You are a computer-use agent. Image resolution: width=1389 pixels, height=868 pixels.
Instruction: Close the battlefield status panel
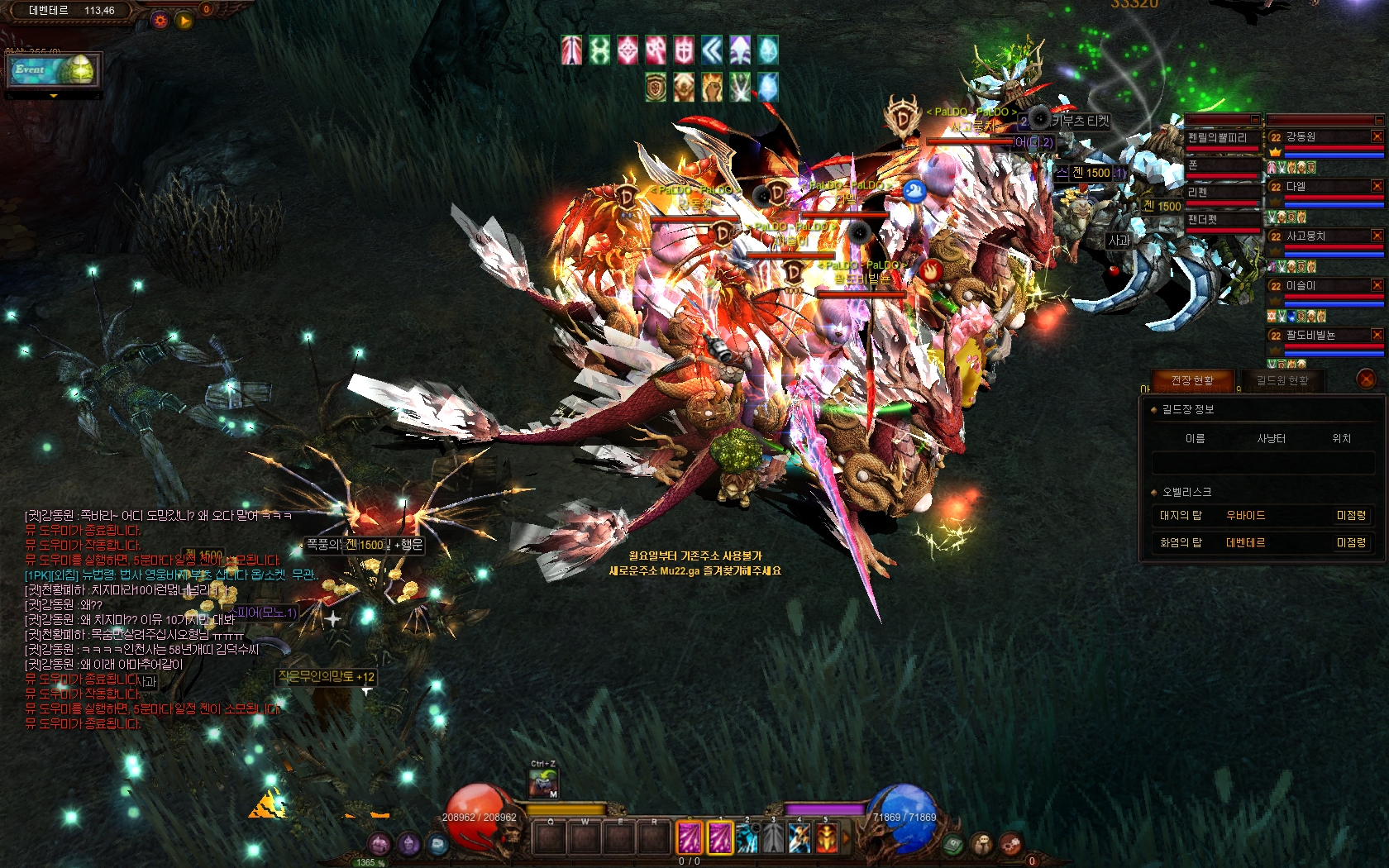(1366, 379)
